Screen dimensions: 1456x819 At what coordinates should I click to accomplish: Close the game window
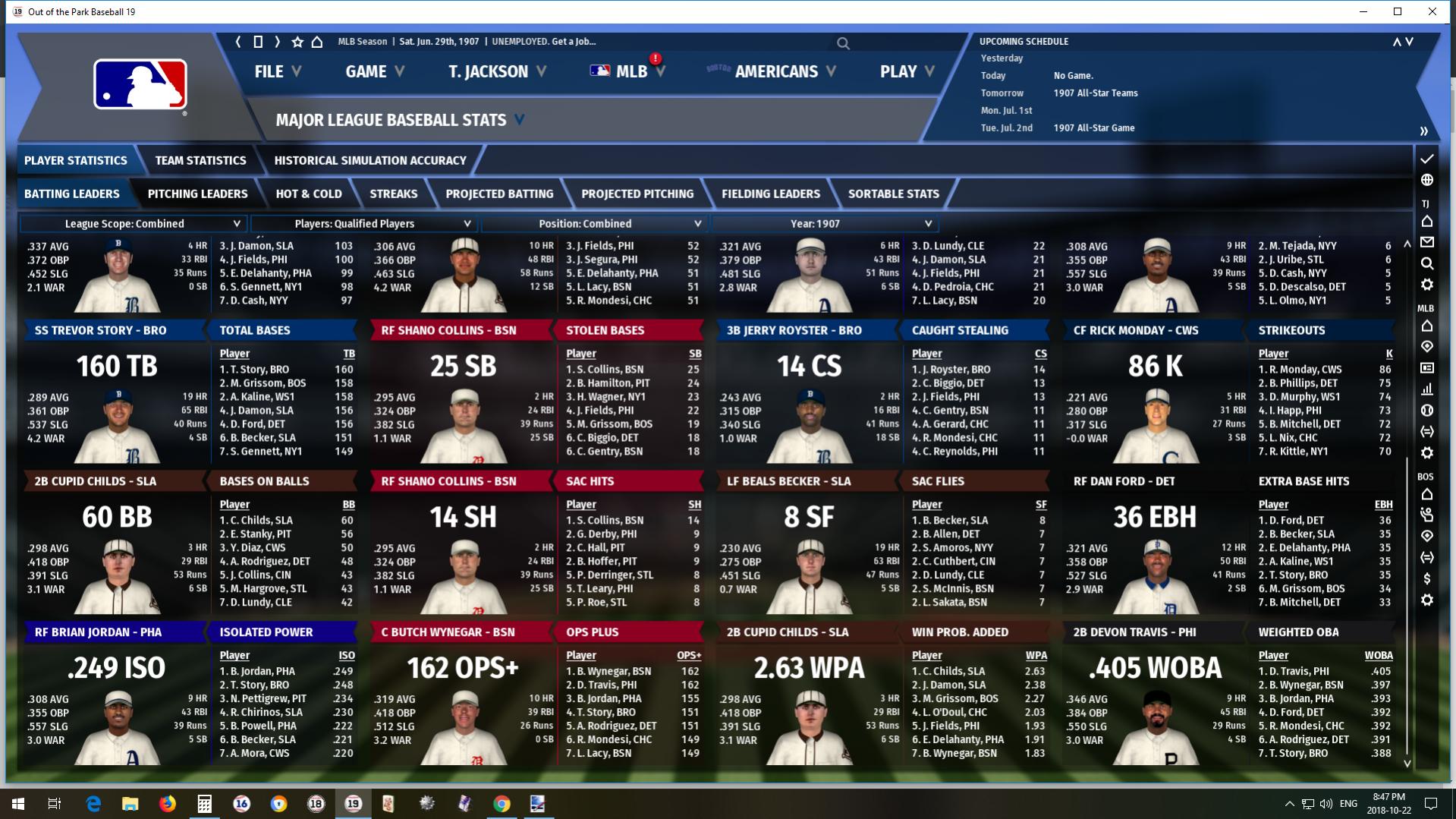pos(1432,11)
